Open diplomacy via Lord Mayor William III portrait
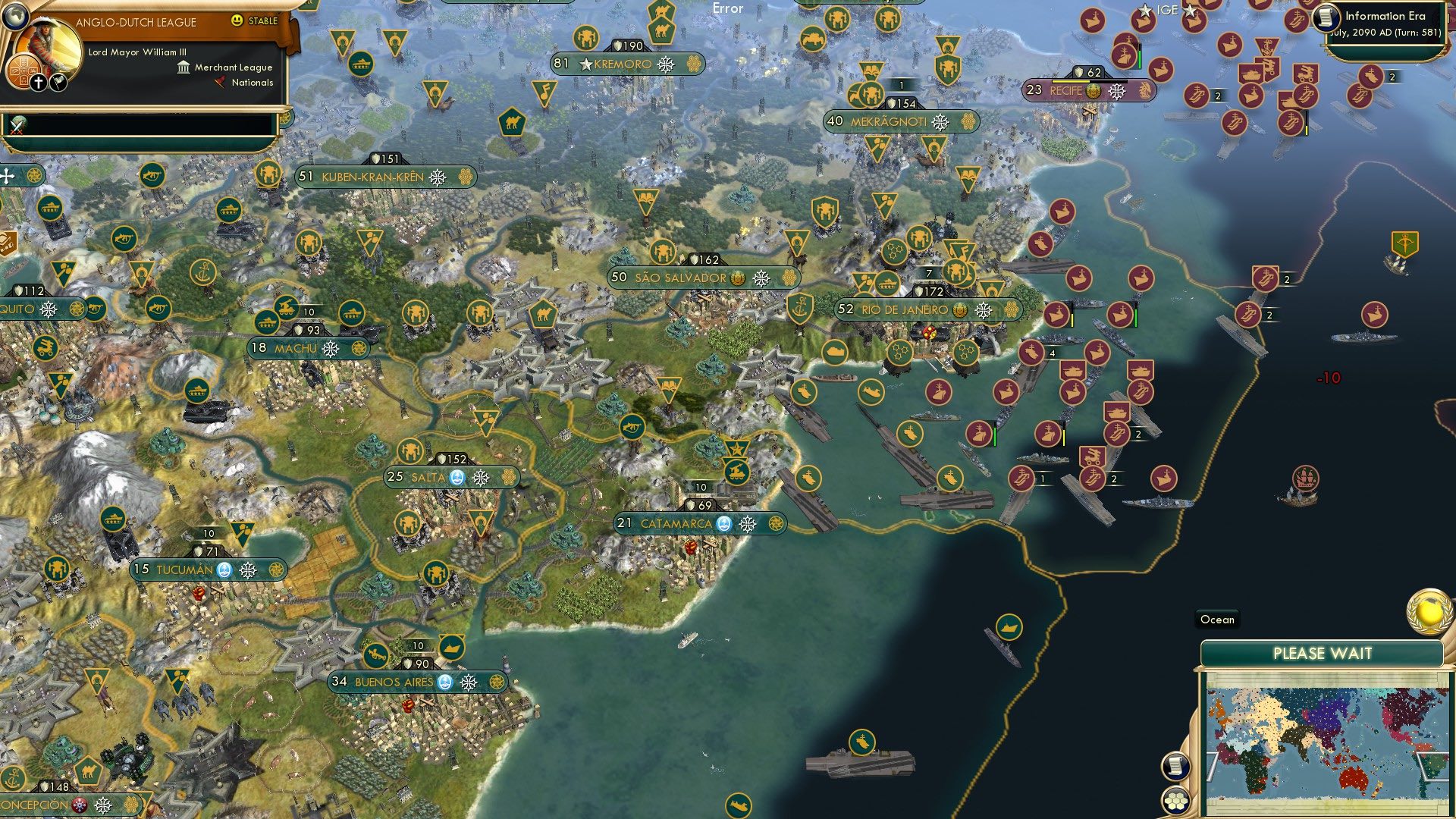Viewport: 1456px width, 819px height. [x=47, y=42]
